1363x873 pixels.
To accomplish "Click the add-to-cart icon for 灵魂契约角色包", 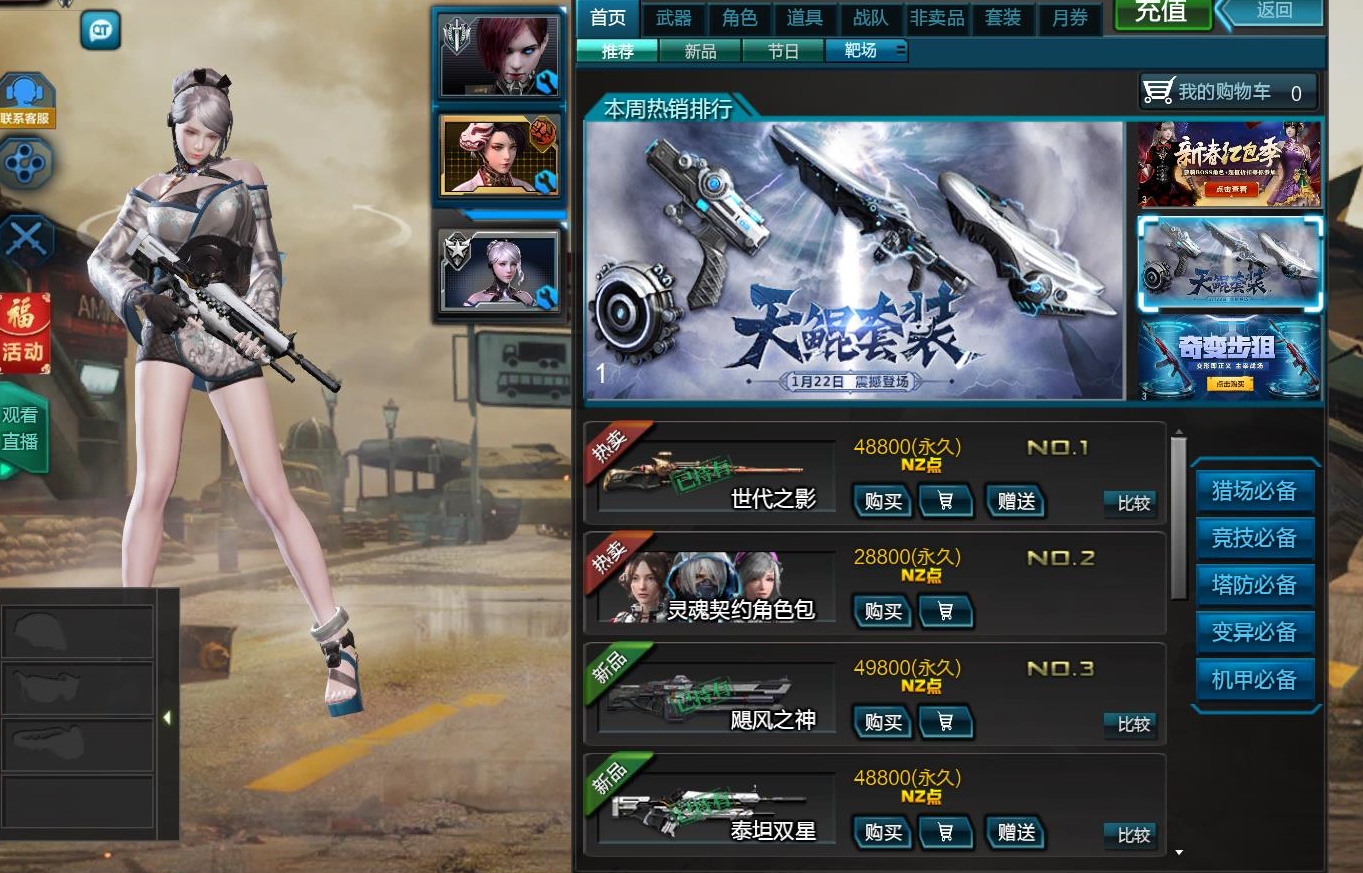I will click(x=945, y=611).
